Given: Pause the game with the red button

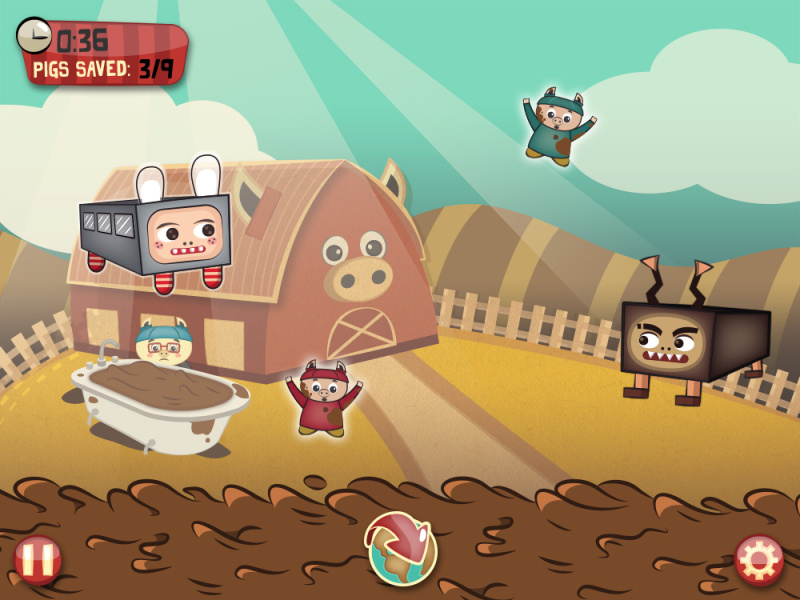Looking at the screenshot, I should tap(38, 560).
